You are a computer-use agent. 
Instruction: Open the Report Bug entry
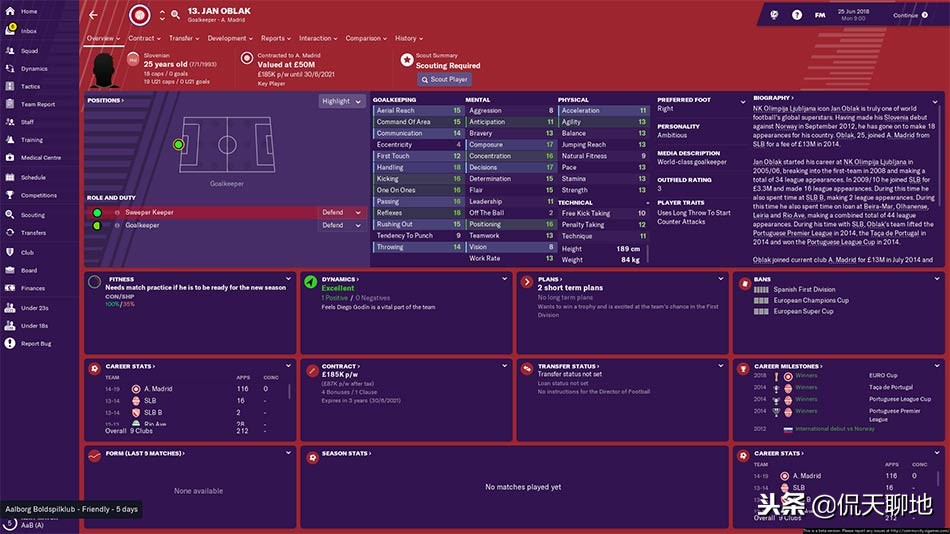pos(36,343)
